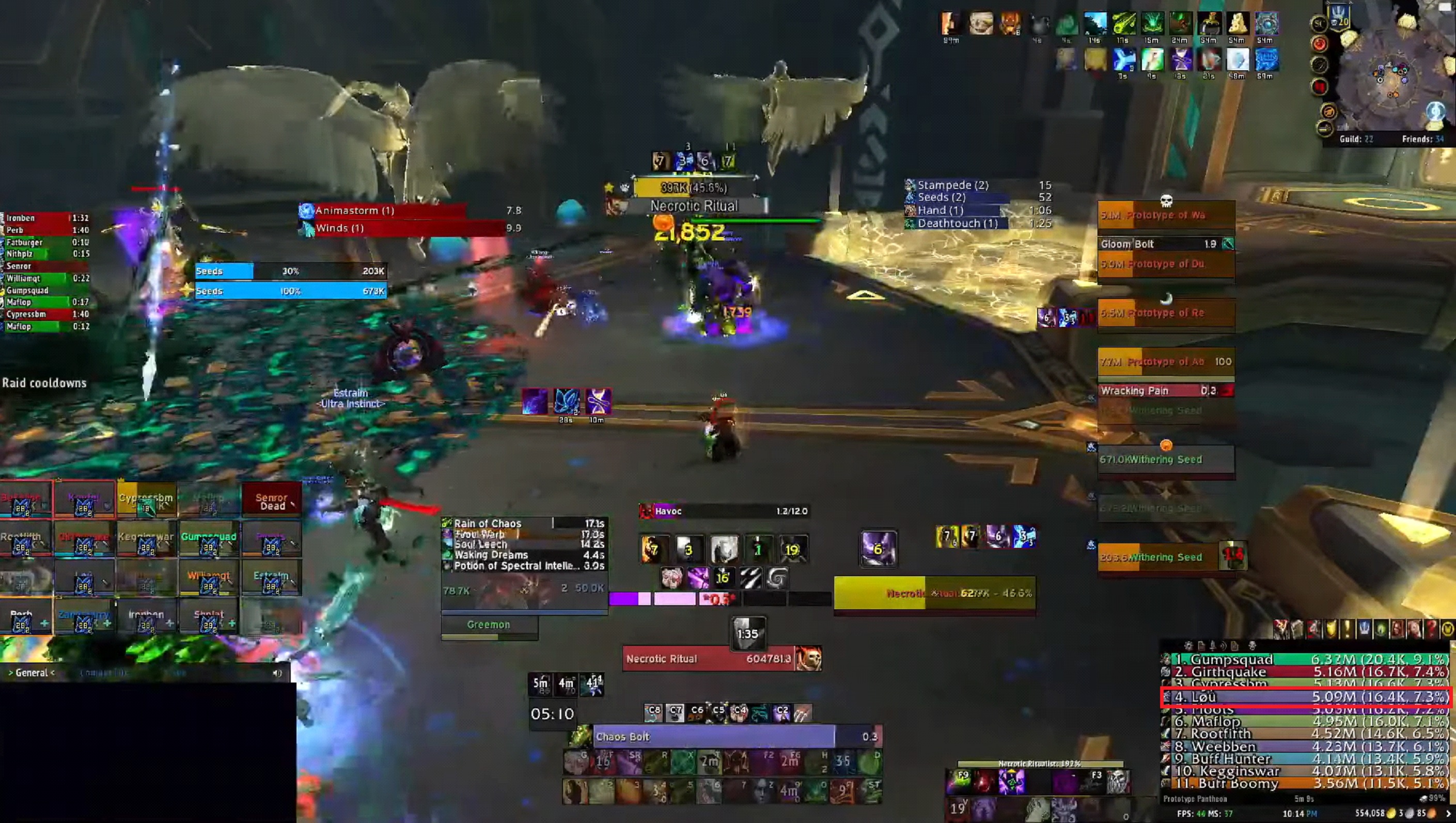Screen dimensions: 1456x823
Task: Target Williamqt in the raid frames
Action: (x=209, y=578)
